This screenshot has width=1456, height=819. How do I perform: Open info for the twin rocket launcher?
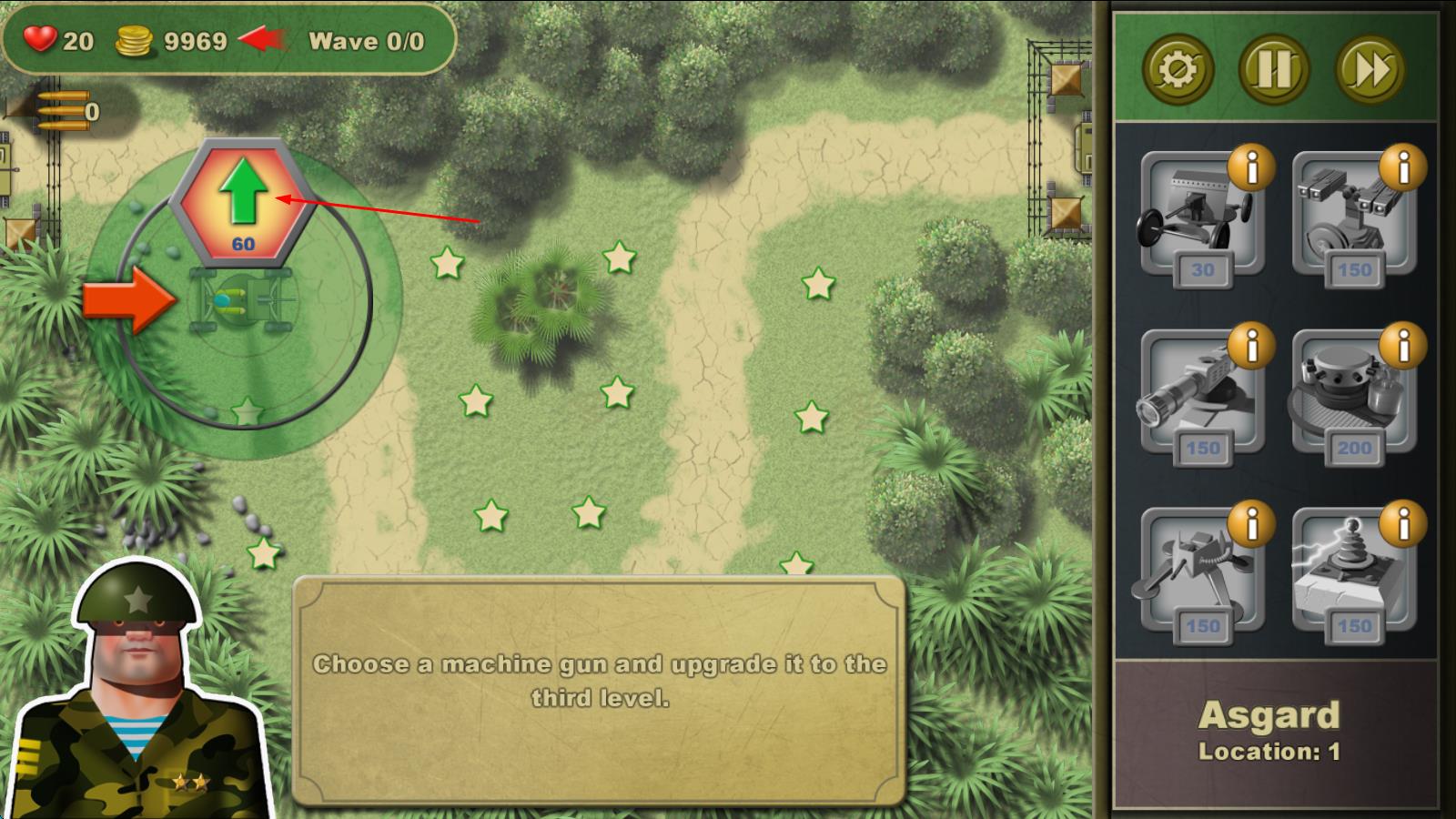point(1403,167)
